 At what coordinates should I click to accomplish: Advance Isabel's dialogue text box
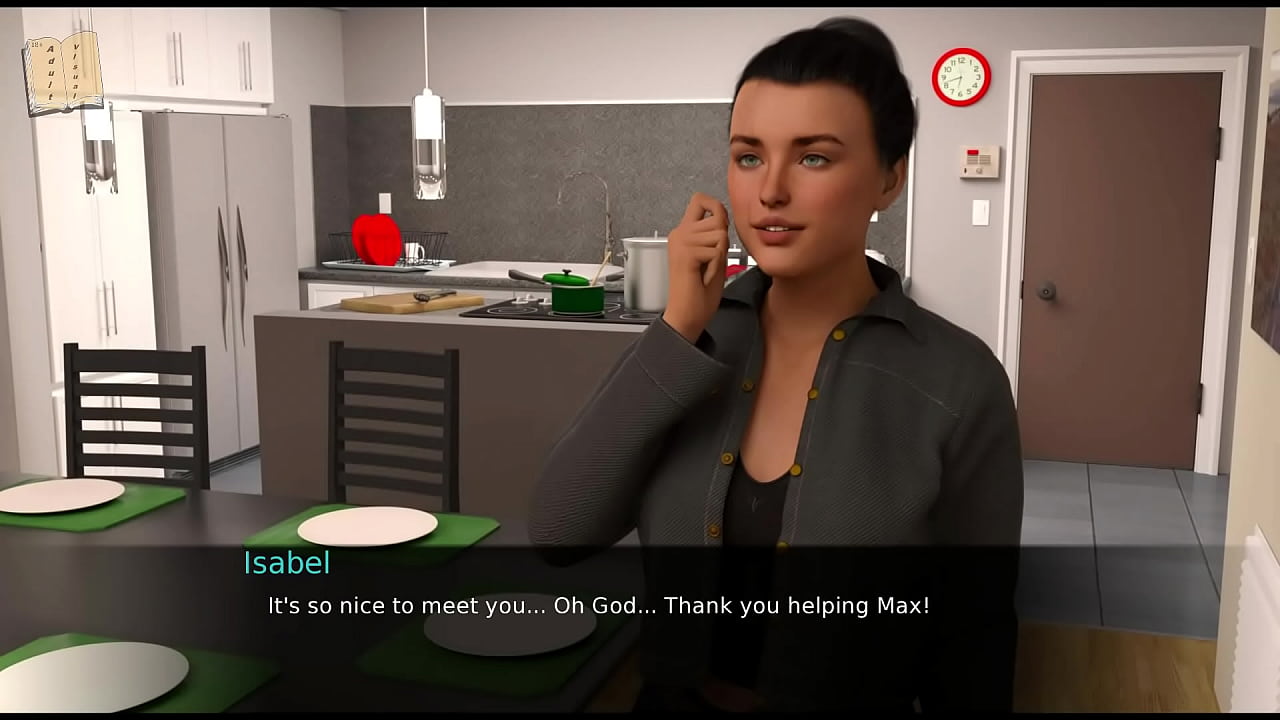coord(598,606)
